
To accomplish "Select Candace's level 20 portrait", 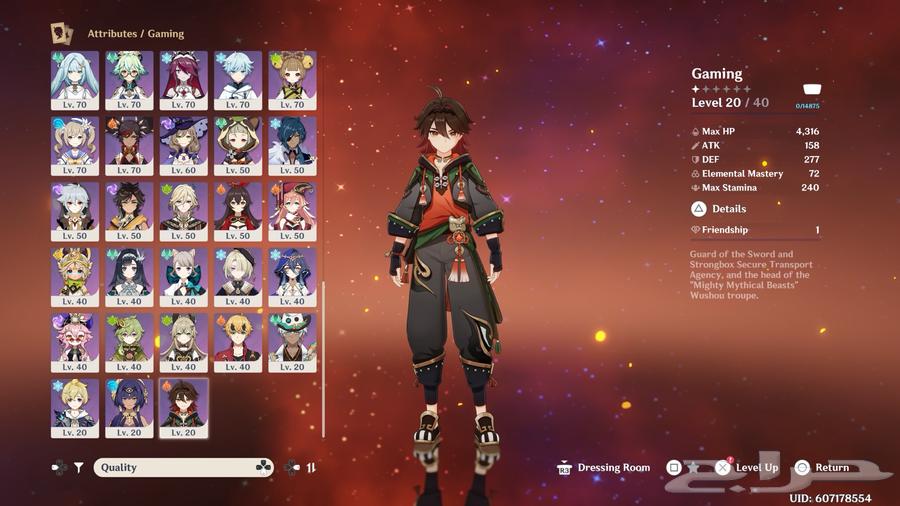I will pyautogui.click(x=129, y=403).
